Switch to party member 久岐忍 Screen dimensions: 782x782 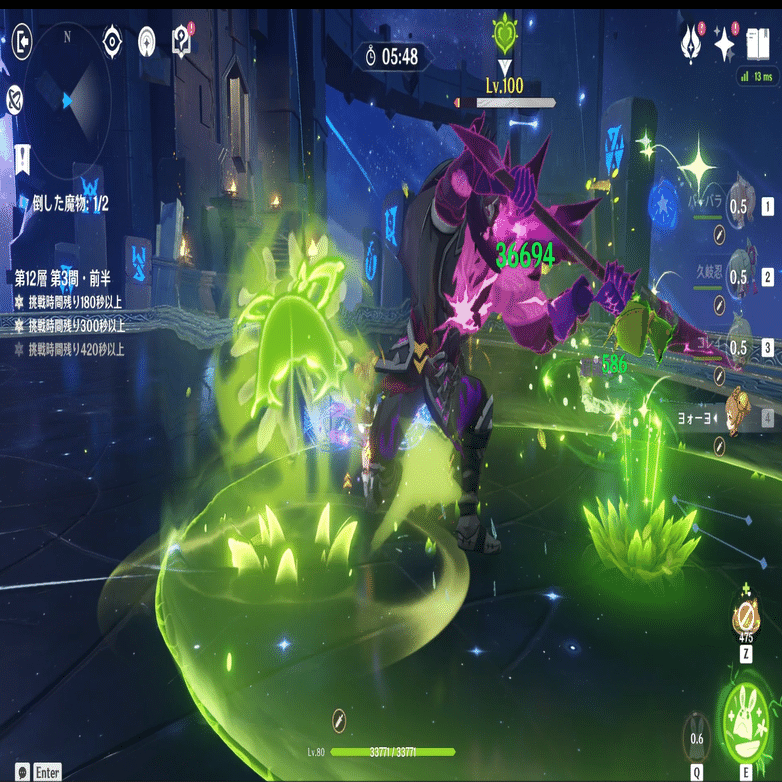(x=741, y=274)
